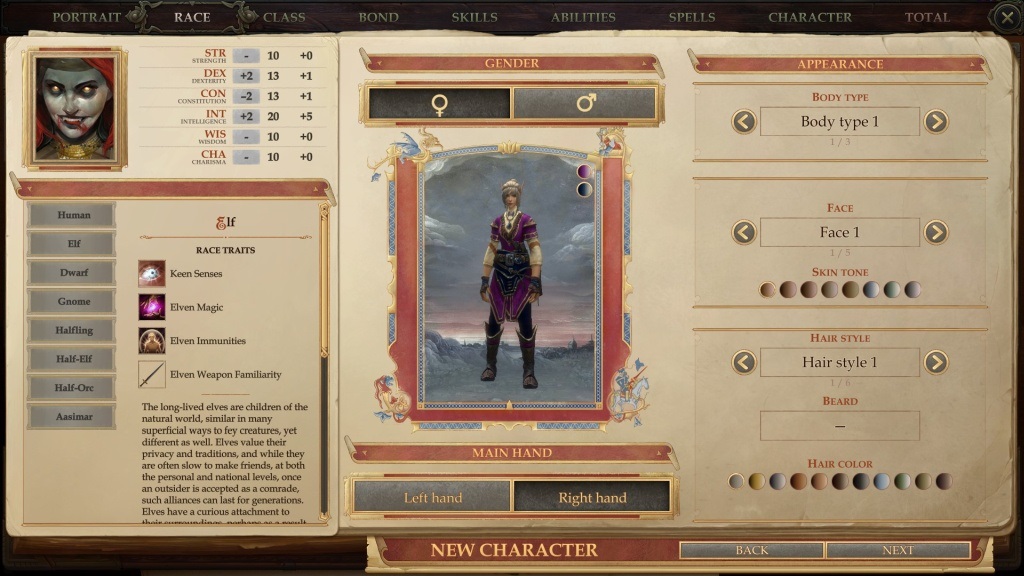This screenshot has width=1024, height=576.
Task: Choose Aasimar from the race list
Action: (72, 416)
